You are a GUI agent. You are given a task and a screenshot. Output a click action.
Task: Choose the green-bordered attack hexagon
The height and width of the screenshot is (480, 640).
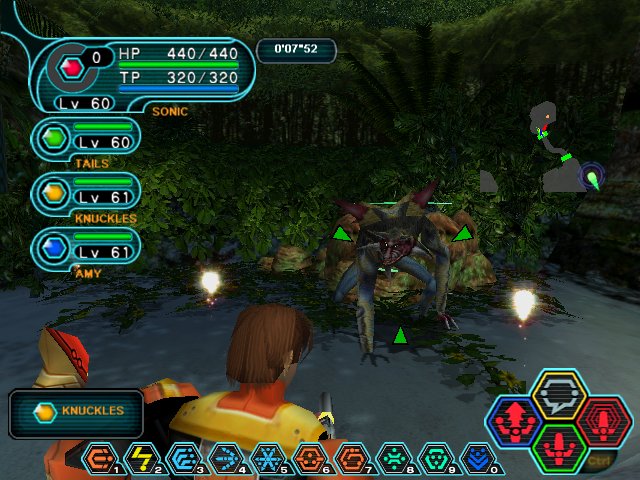click(558, 446)
